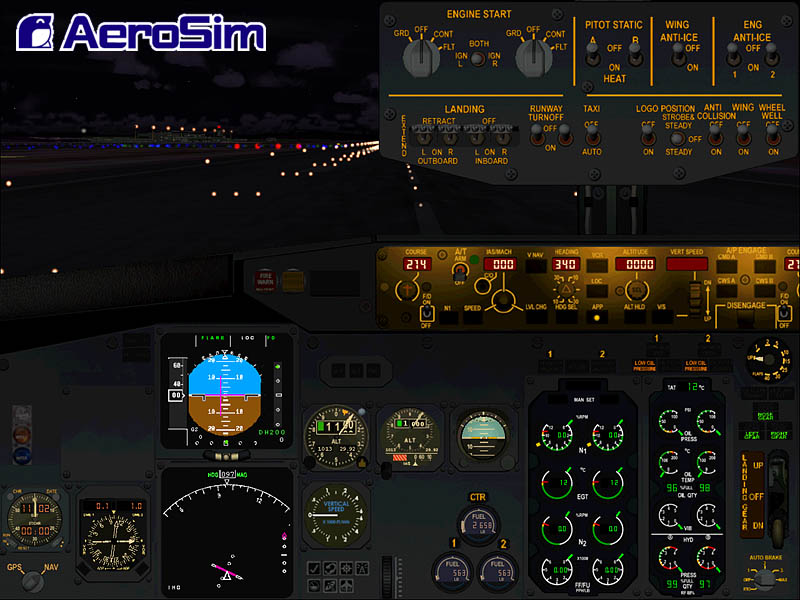
Task: Toggle the anti-collision light switch
Action: (715, 132)
